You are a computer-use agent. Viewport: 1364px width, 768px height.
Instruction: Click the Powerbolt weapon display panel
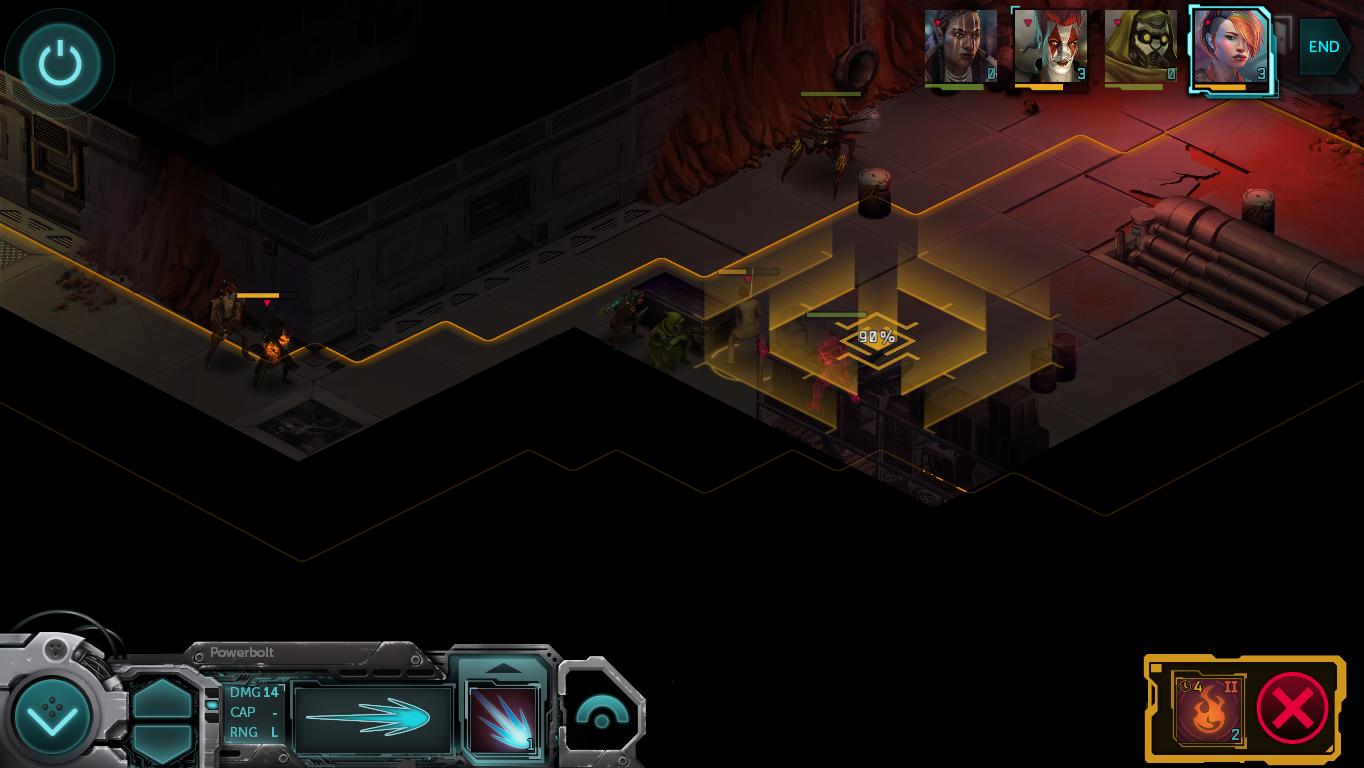(x=372, y=718)
